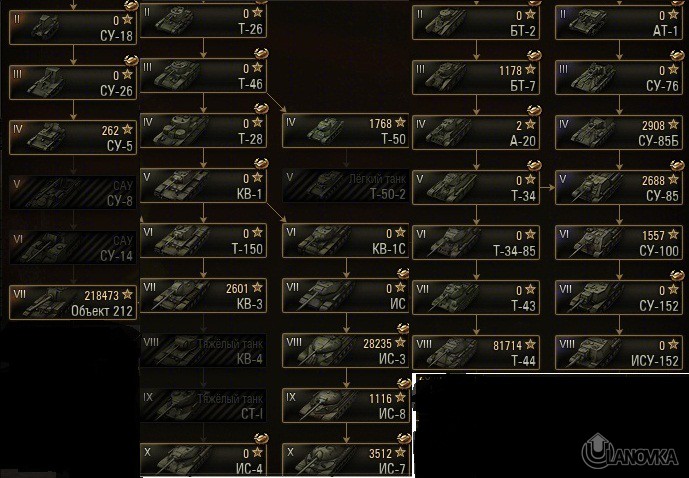Select the СУ-18 vehicle node
Viewport: 689px width, 478px height.
(x=74, y=25)
